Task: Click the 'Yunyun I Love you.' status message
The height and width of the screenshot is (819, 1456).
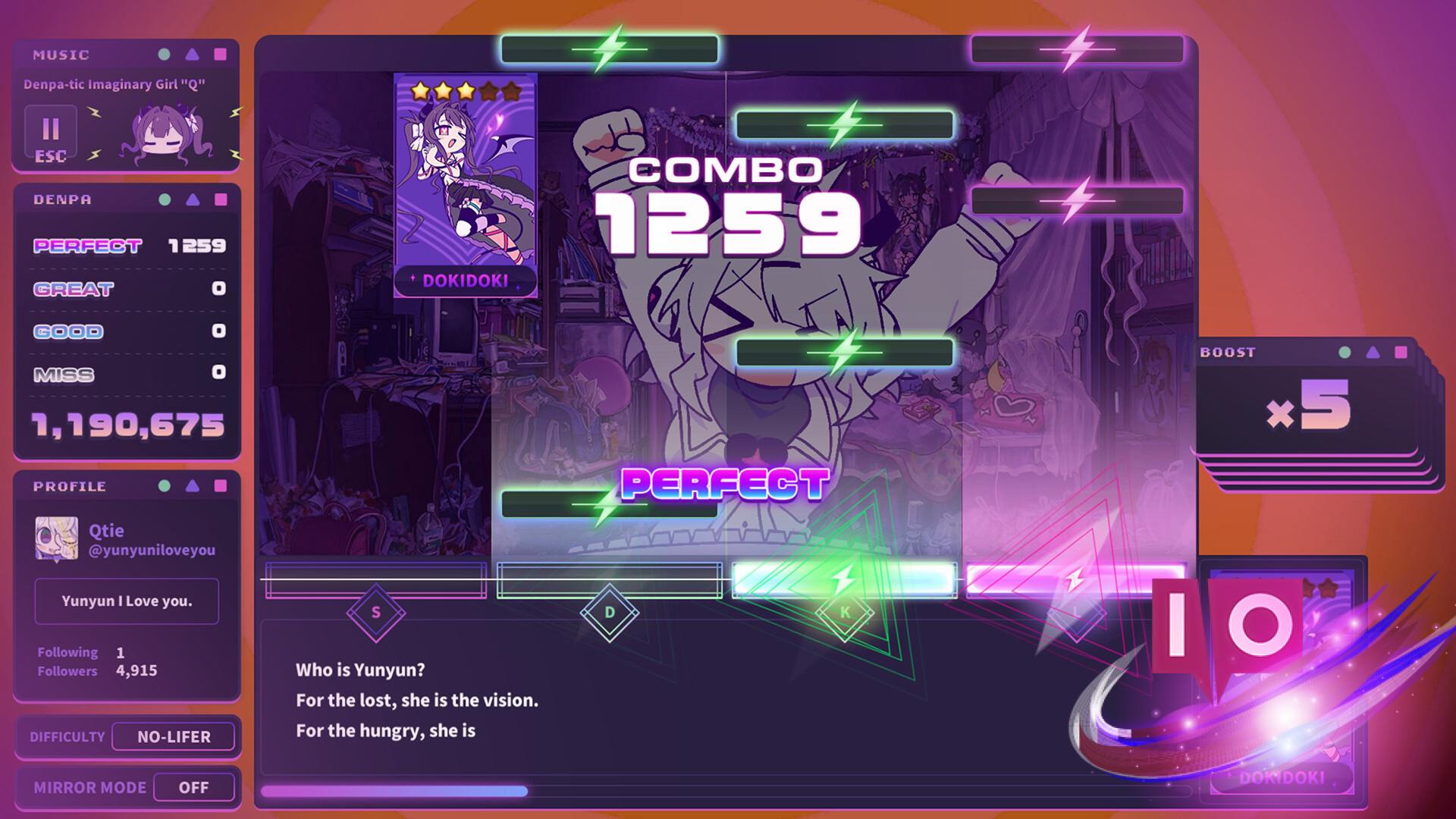Action: pos(126,601)
